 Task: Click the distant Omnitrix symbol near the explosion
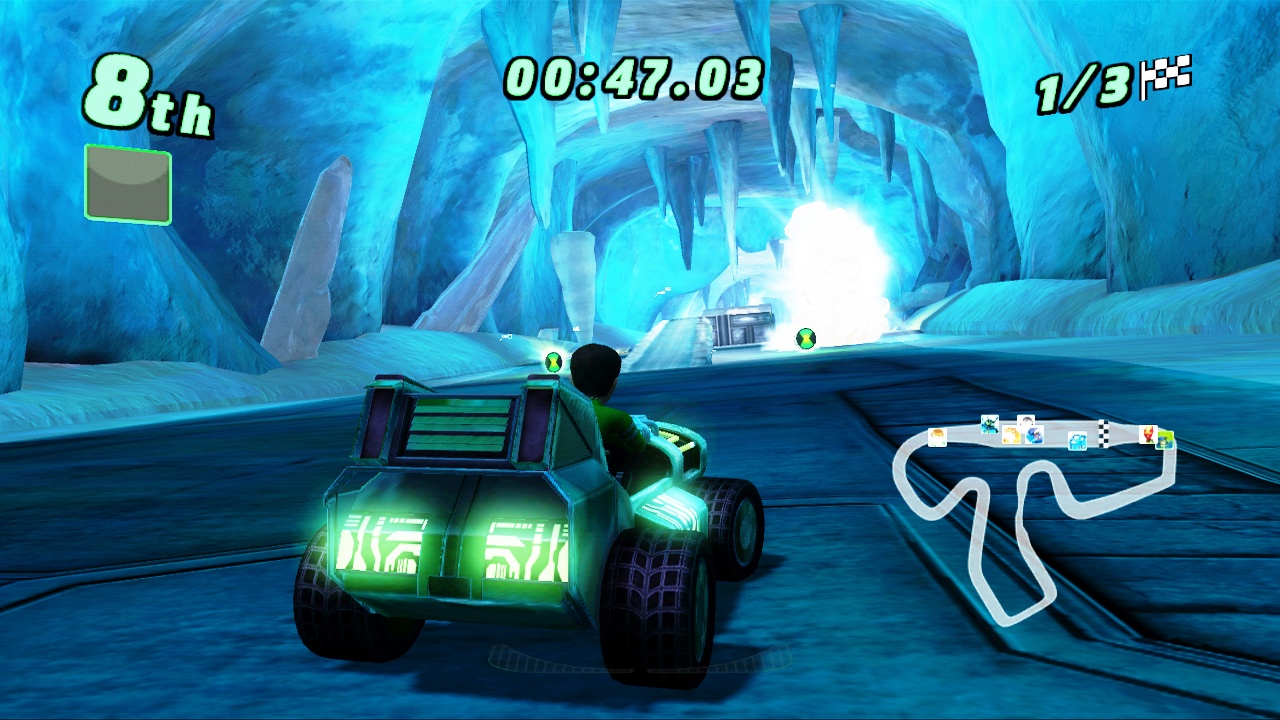(x=806, y=337)
